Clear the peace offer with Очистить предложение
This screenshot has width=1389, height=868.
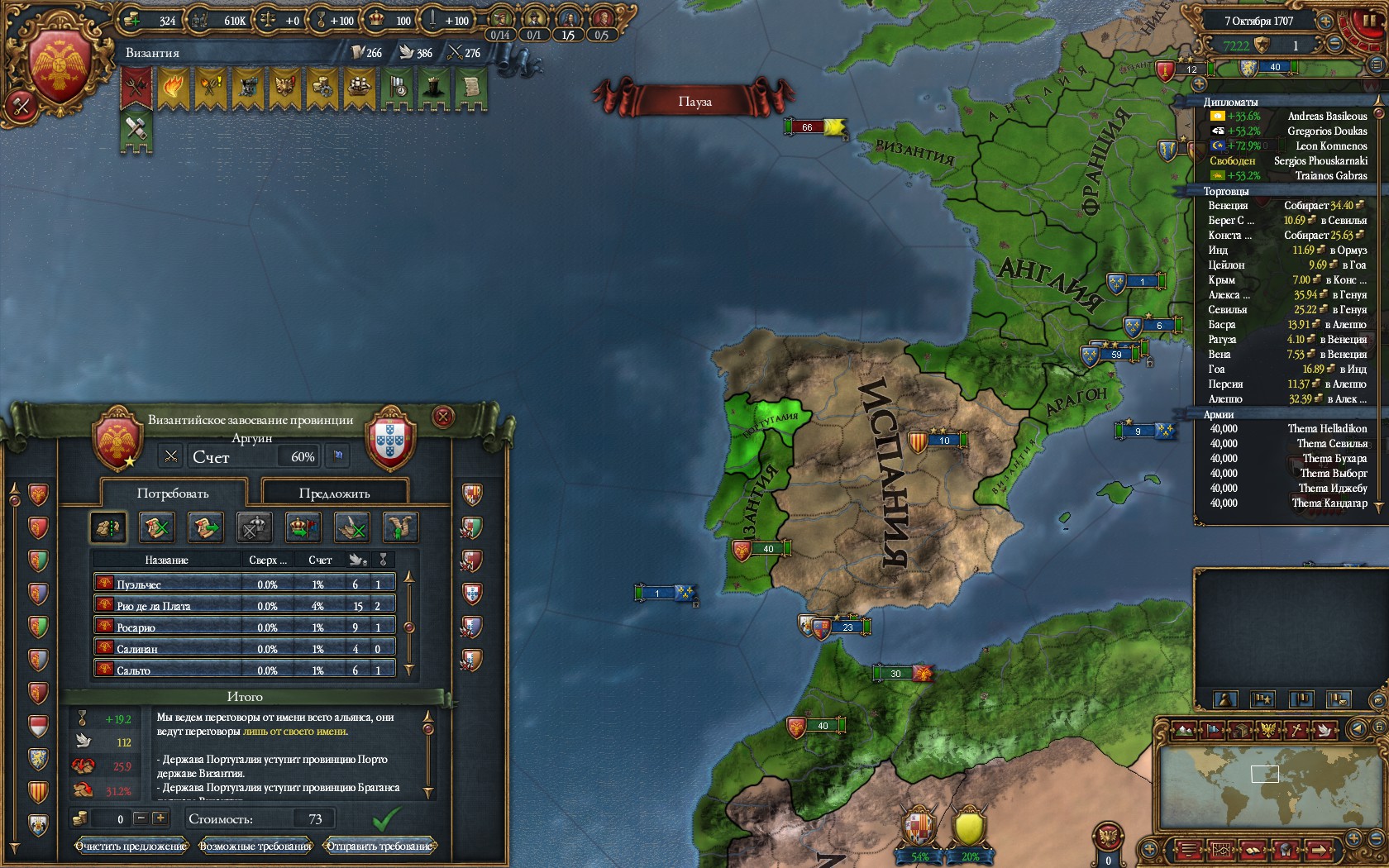[x=131, y=846]
